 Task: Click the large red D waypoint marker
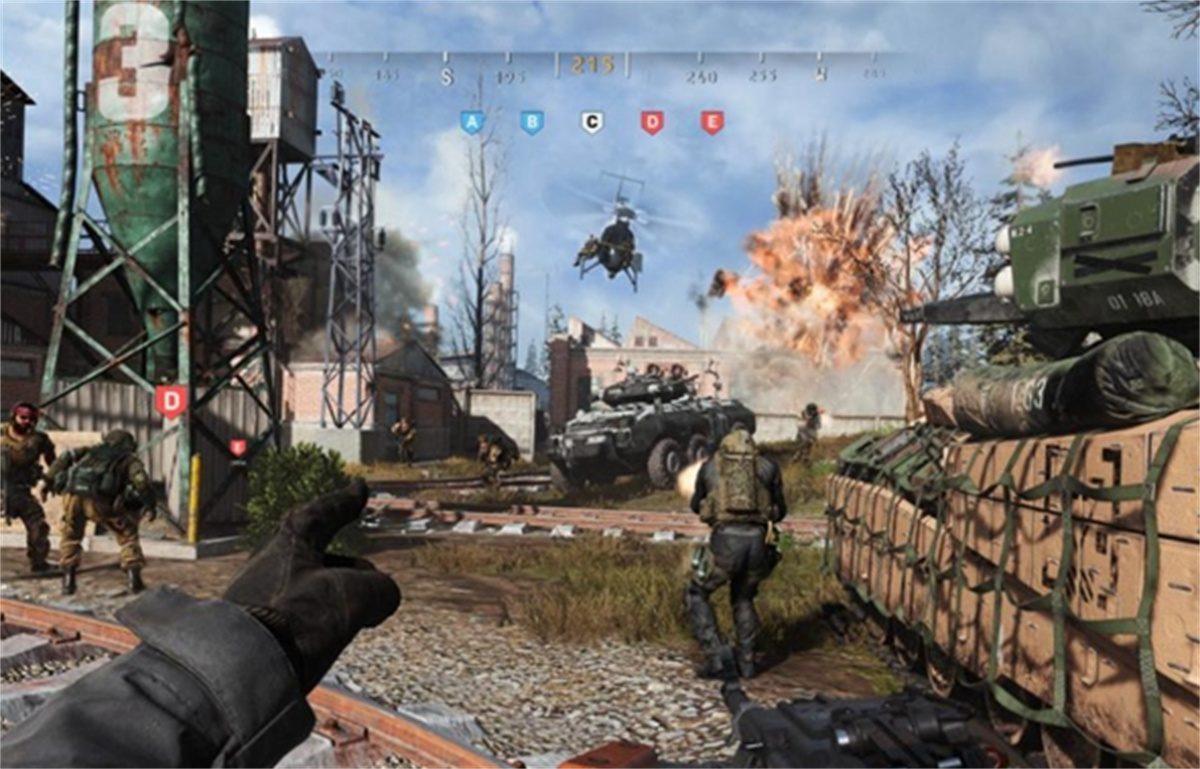tap(171, 401)
